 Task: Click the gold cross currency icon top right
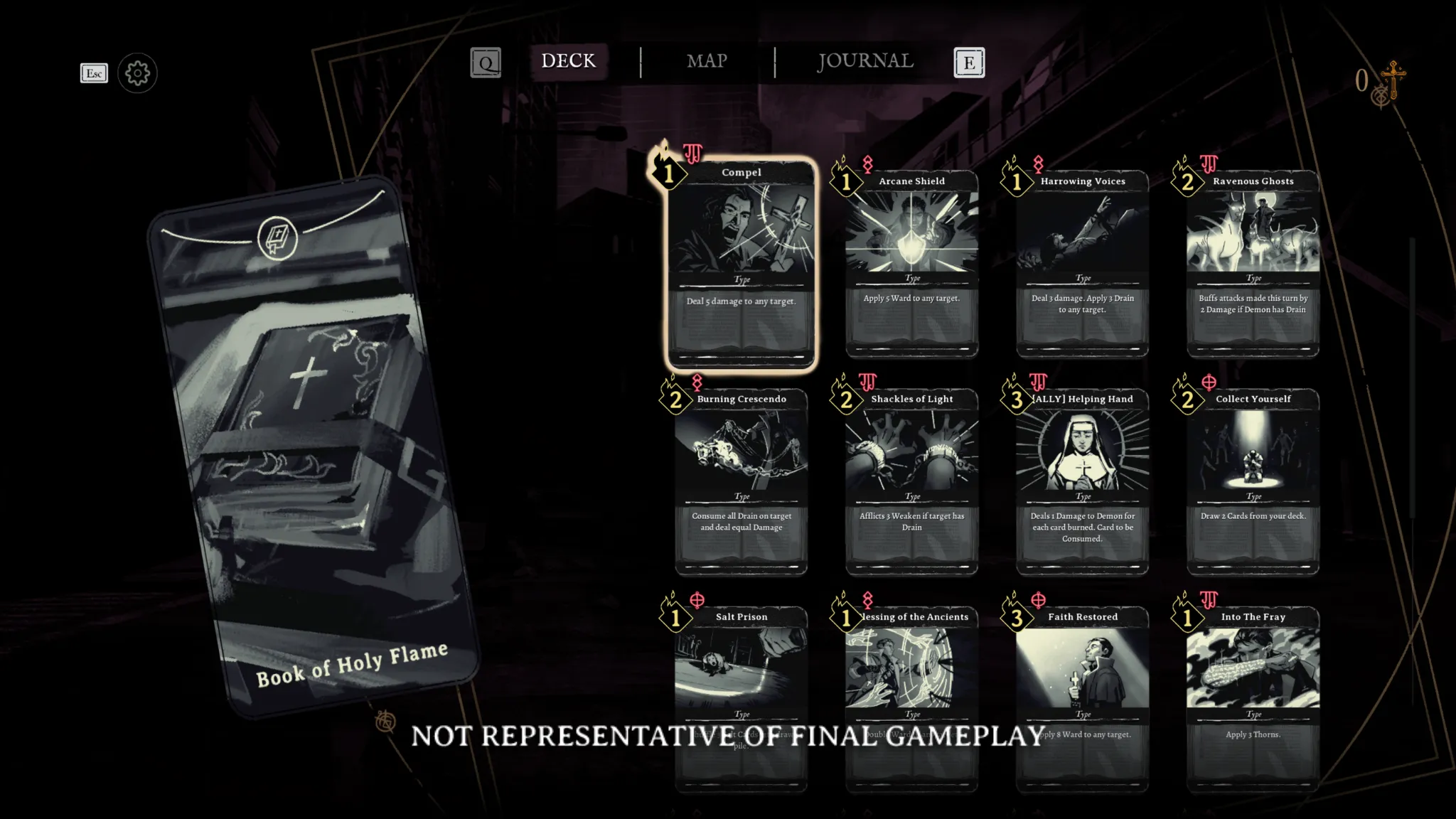pos(1393,77)
